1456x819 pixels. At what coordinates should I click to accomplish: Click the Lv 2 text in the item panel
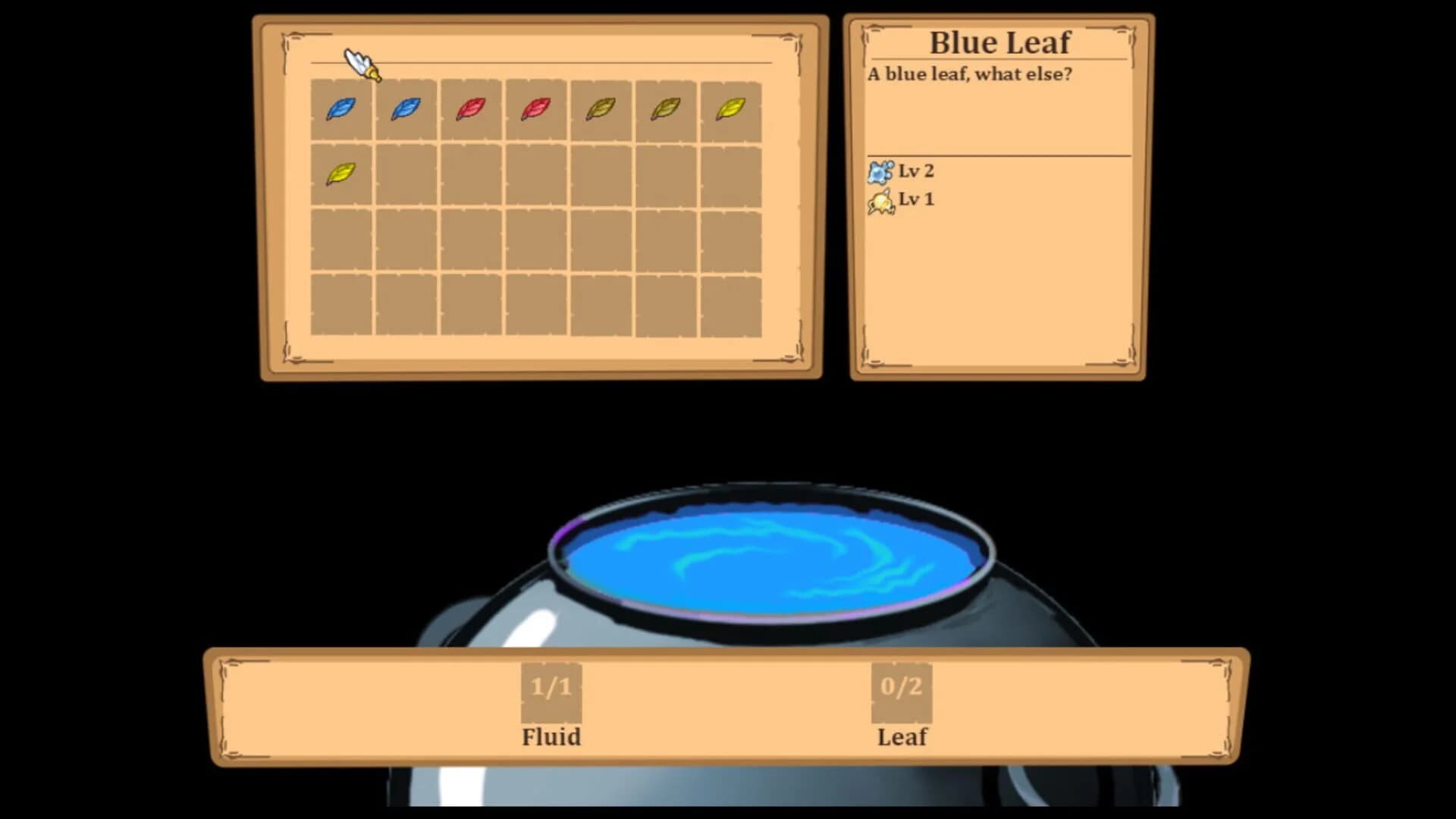(916, 171)
